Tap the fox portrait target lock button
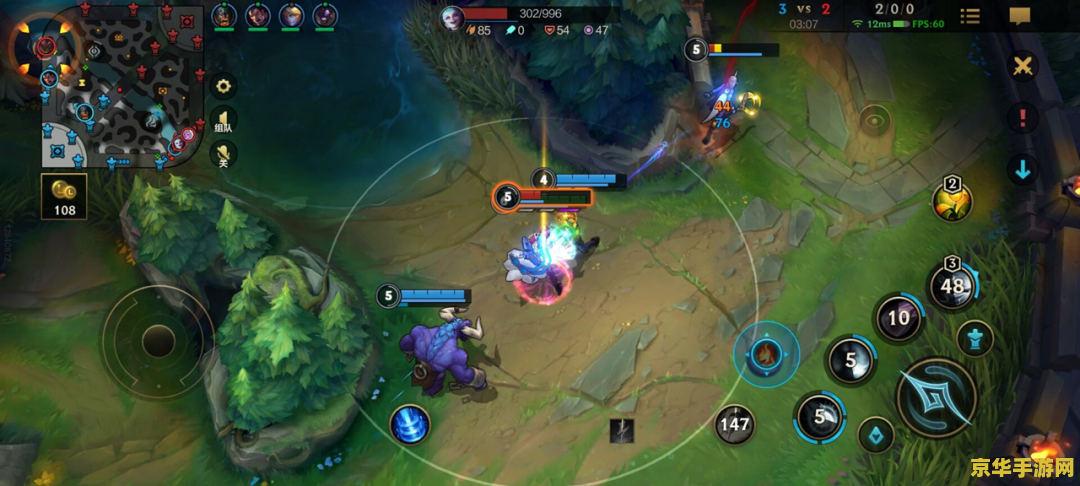 click(x=766, y=353)
